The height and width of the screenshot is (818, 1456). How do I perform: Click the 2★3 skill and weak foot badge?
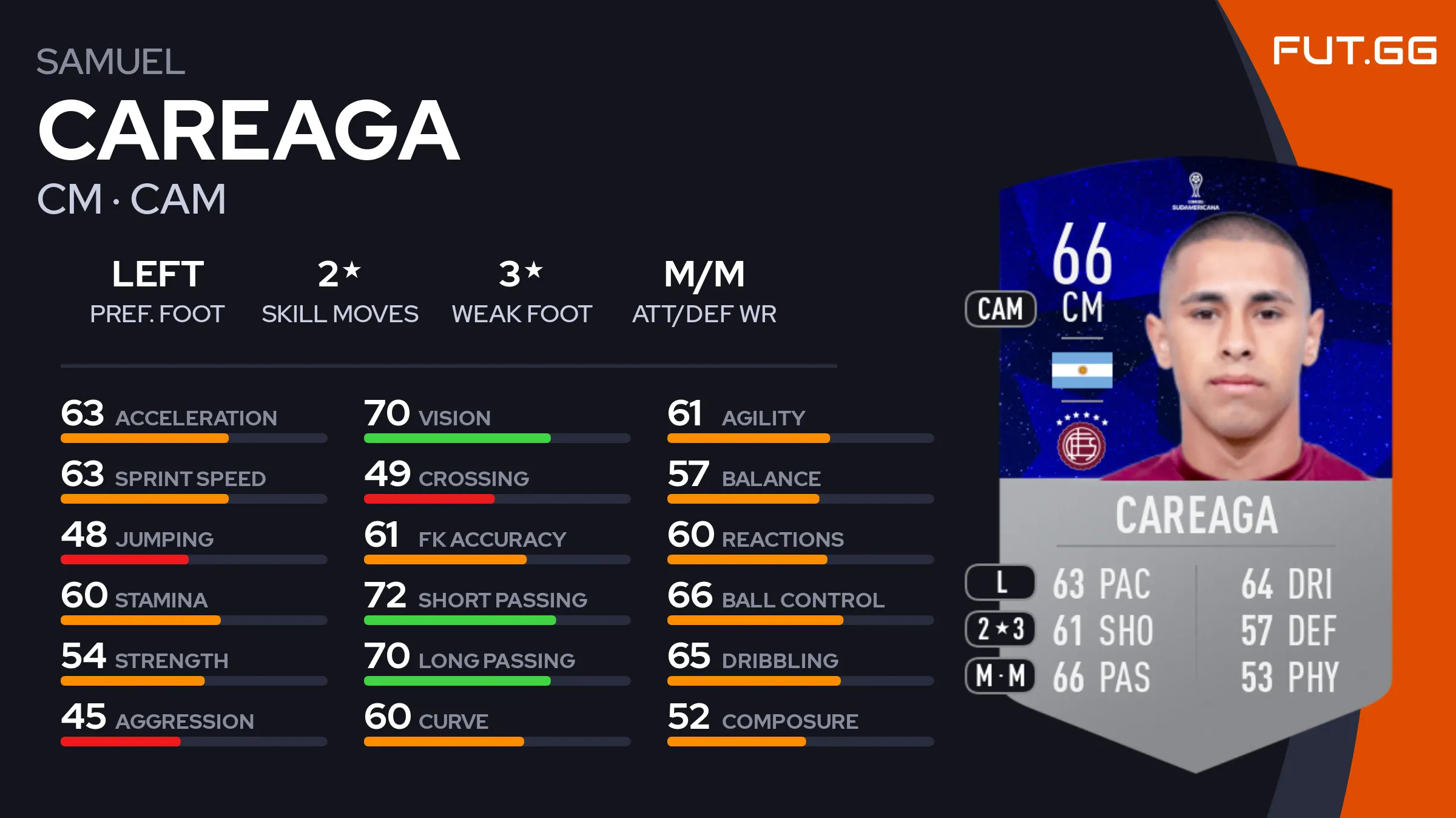click(x=1000, y=629)
